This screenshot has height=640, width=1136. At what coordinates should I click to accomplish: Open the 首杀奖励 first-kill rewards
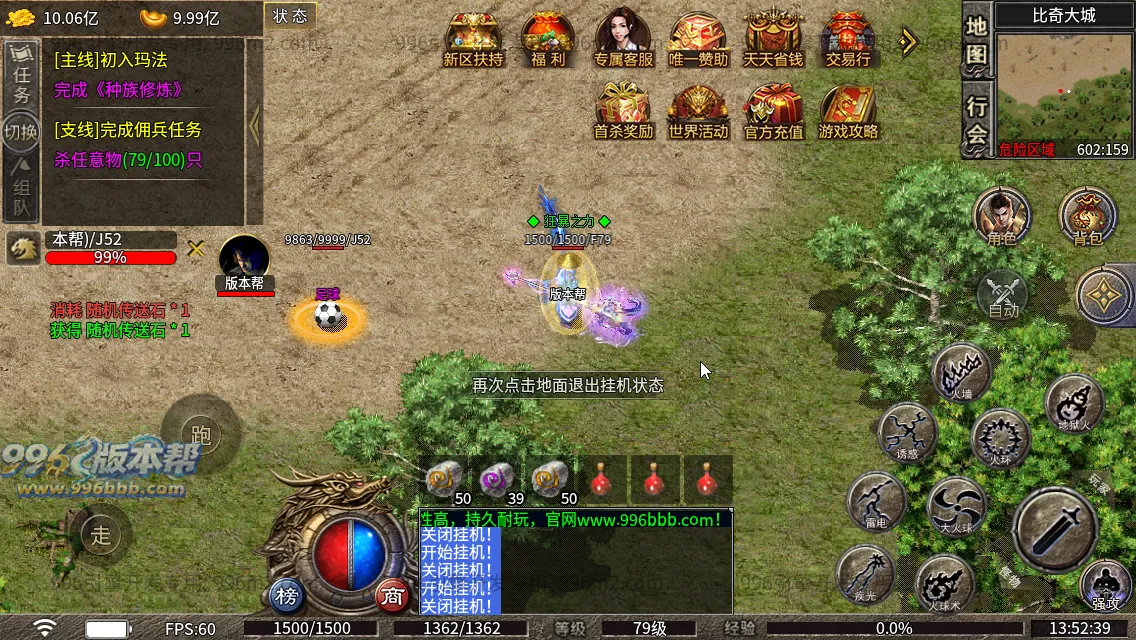(x=623, y=110)
